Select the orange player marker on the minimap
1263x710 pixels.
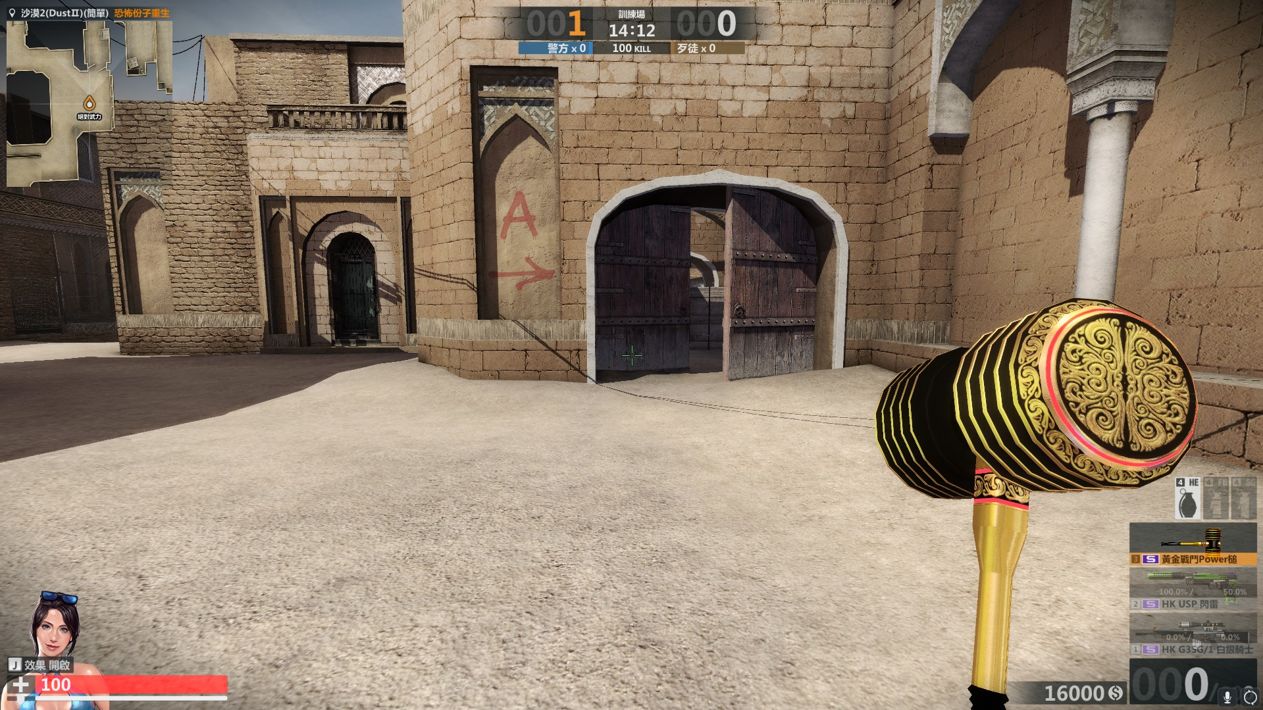click(x=89, y=102)
